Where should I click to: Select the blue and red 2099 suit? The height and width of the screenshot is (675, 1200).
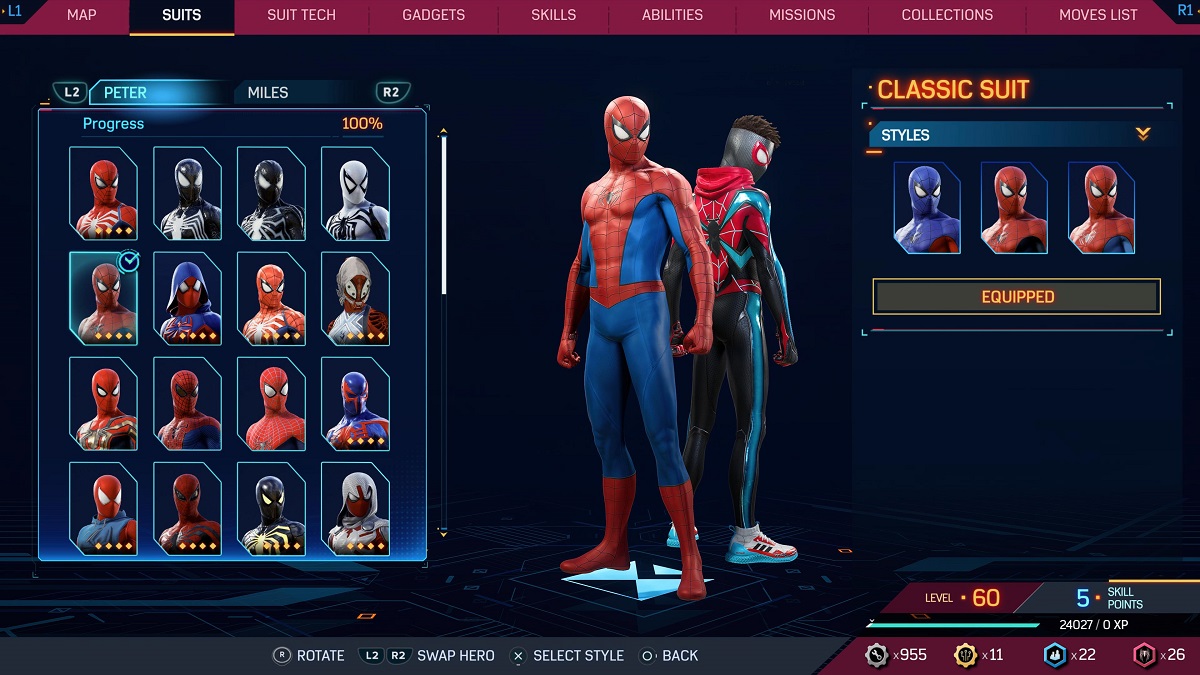click(355, 403)
